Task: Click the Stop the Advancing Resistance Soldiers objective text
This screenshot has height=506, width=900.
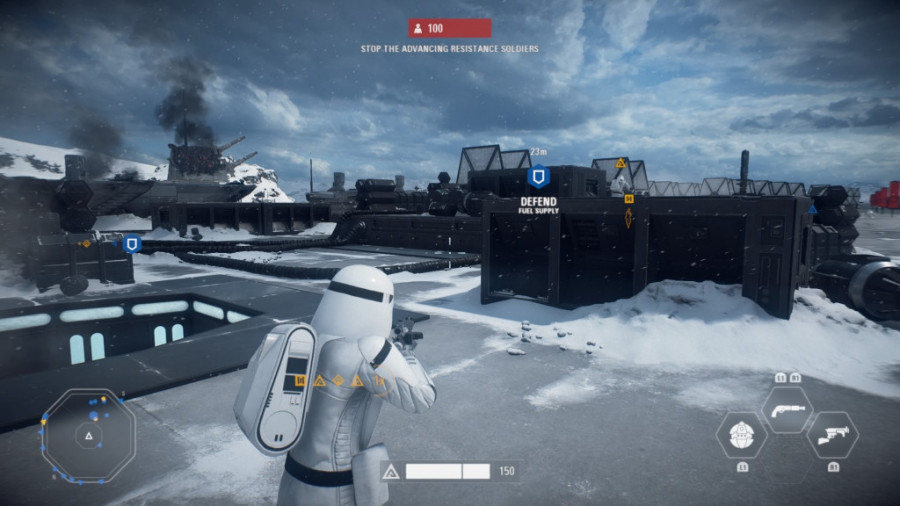Action: tap(449, 48)
